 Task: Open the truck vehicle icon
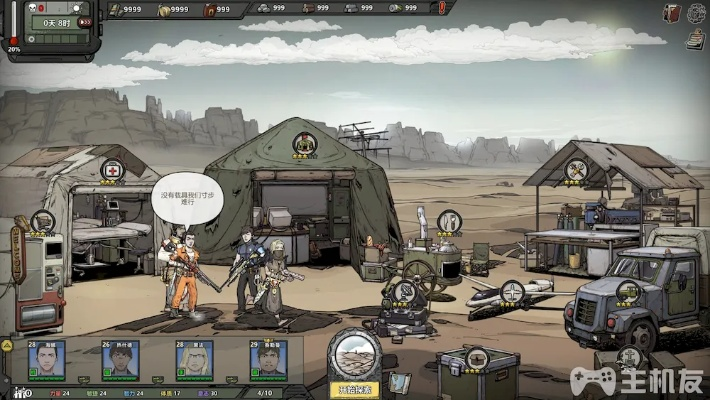pos(628,292)
